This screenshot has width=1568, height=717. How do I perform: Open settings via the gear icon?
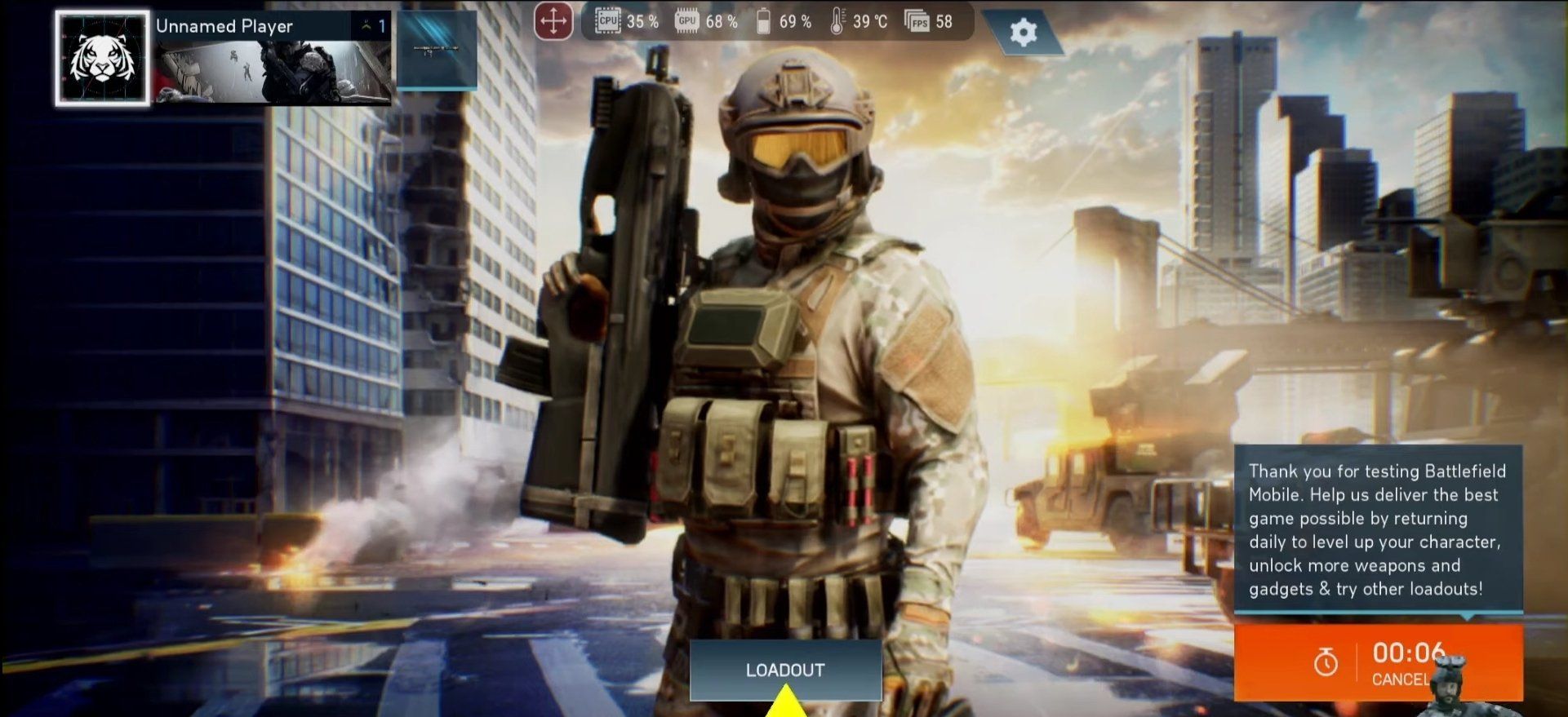pos(1023,33)
